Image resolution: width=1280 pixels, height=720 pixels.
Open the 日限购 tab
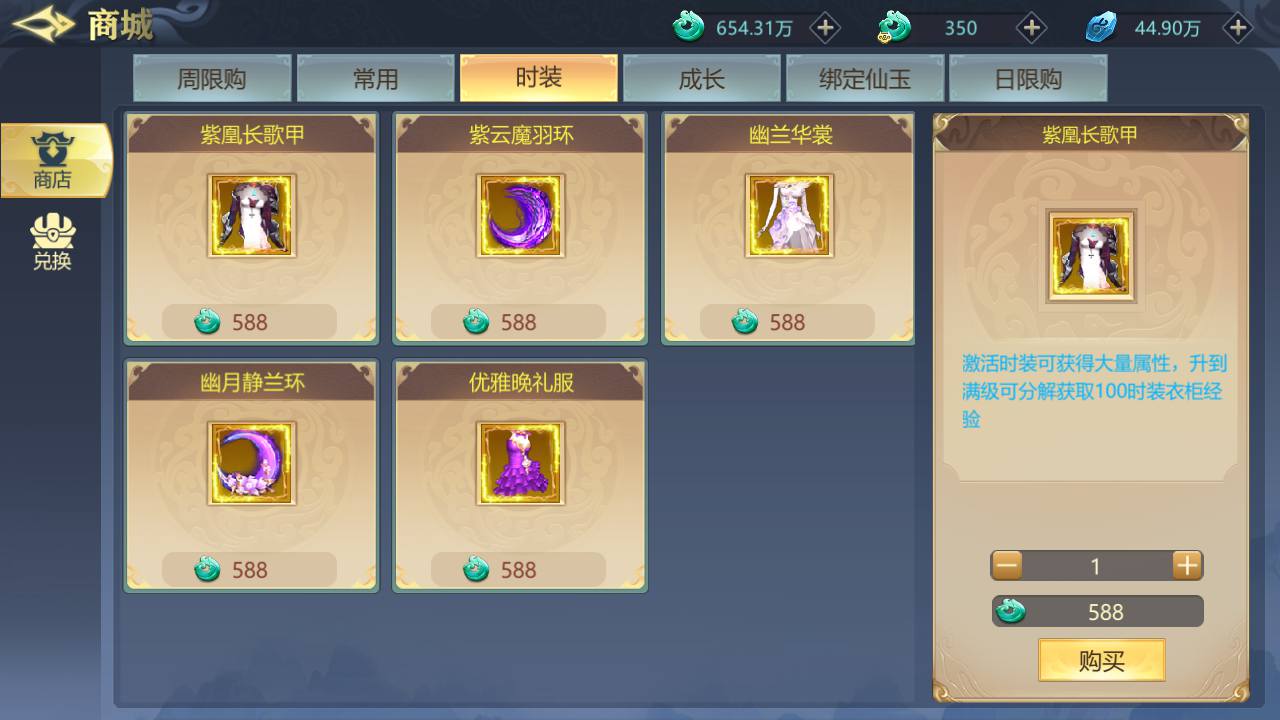click(1028, 77)
